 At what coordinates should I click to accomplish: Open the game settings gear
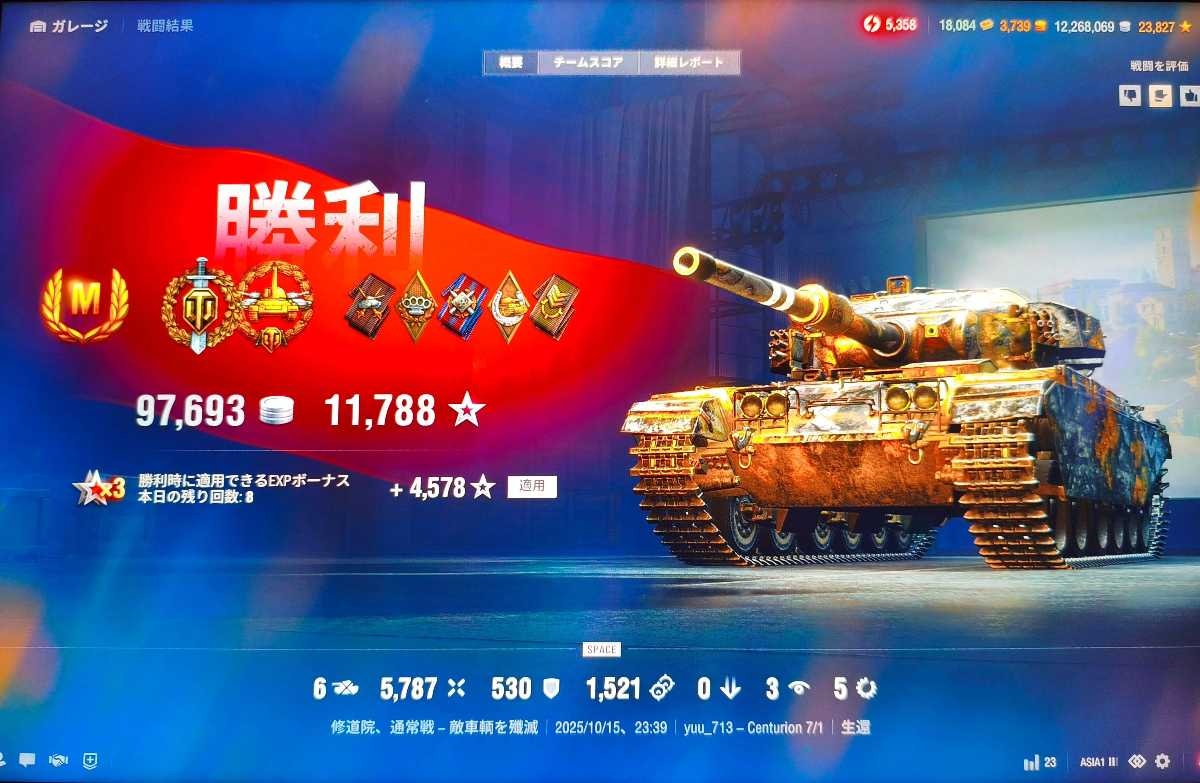(1163, 761)
